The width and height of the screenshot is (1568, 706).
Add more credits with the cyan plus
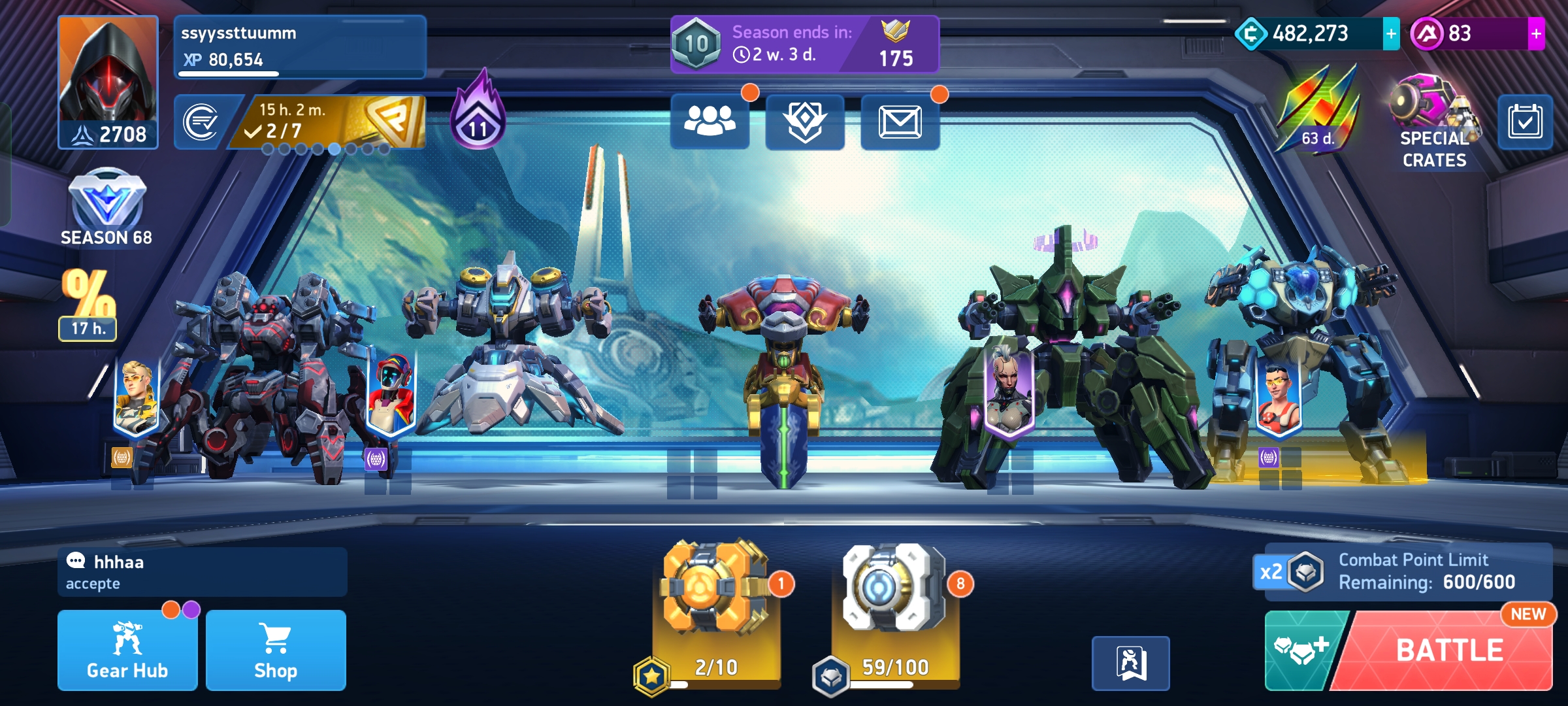1391,34
